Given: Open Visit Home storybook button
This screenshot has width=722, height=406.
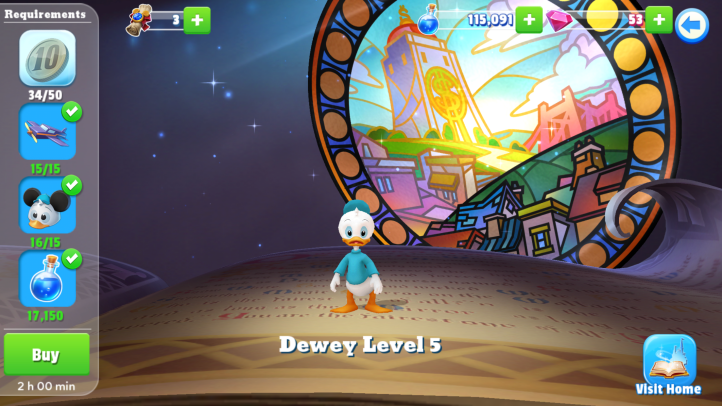Looking at the screenshot, I should click(669, 360).
